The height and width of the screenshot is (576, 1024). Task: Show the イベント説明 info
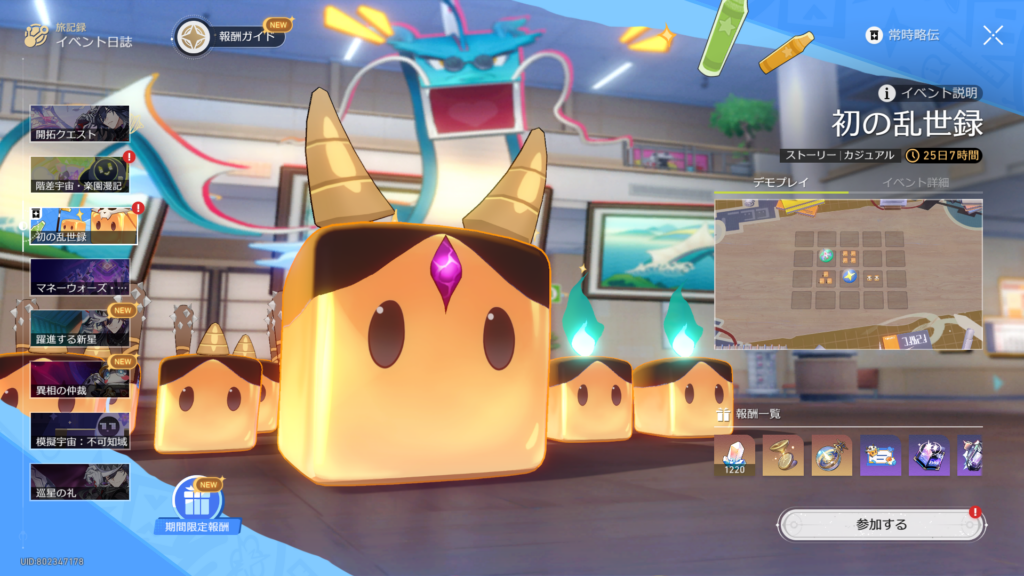coord(929,93)
